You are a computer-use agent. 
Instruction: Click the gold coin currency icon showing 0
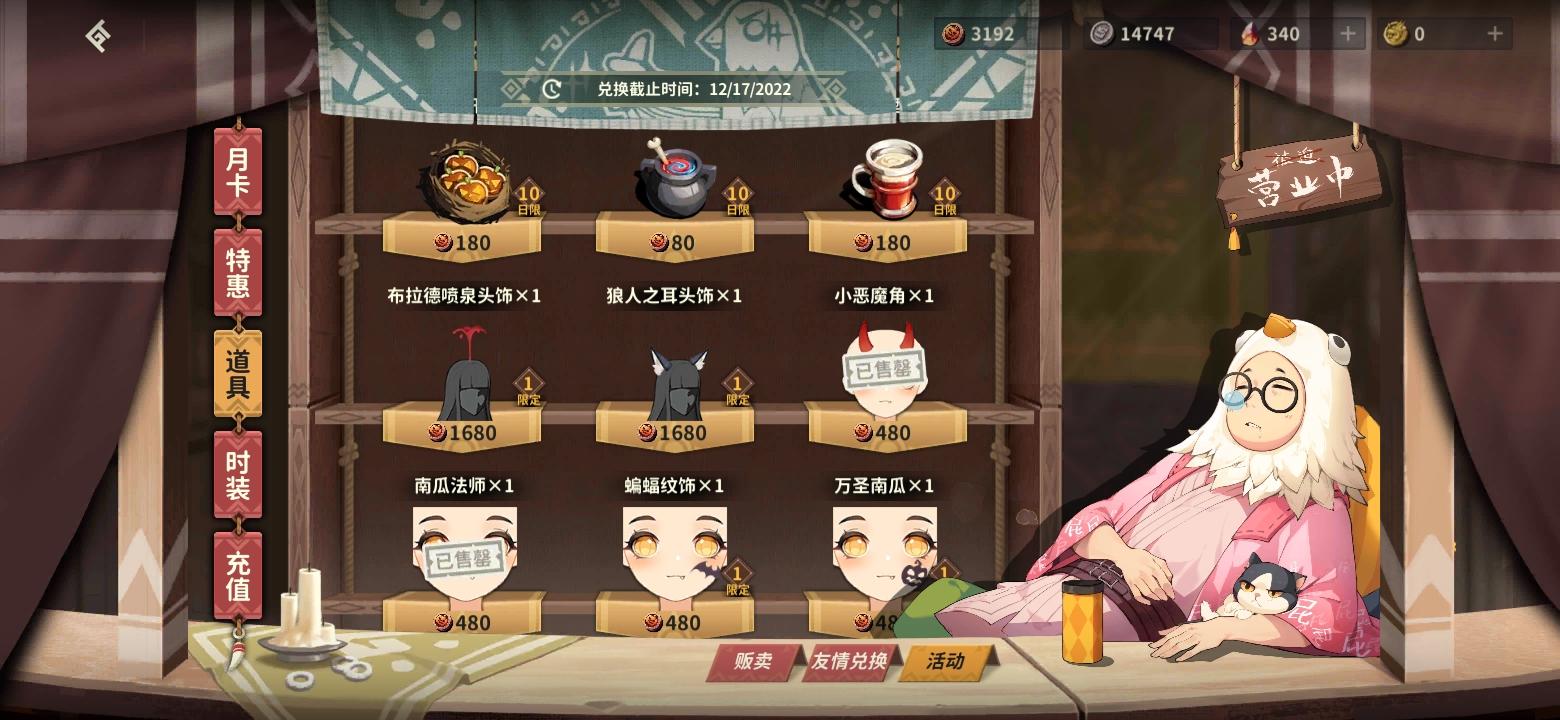1394,32
